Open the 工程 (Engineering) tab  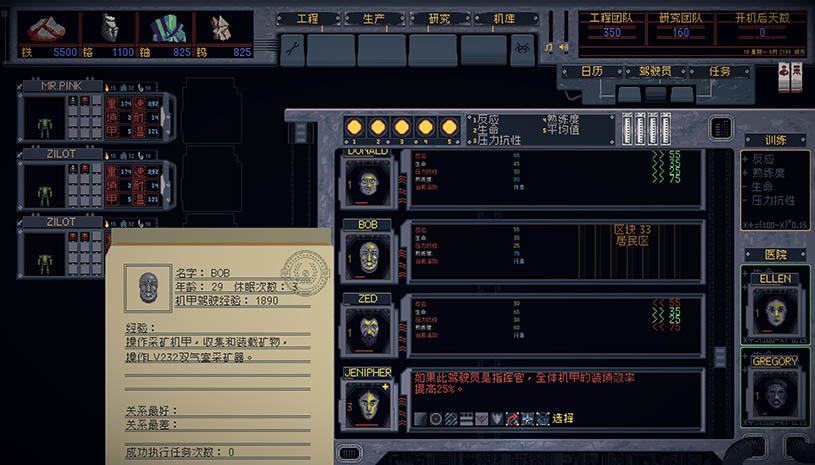click(x=307, y=19)
